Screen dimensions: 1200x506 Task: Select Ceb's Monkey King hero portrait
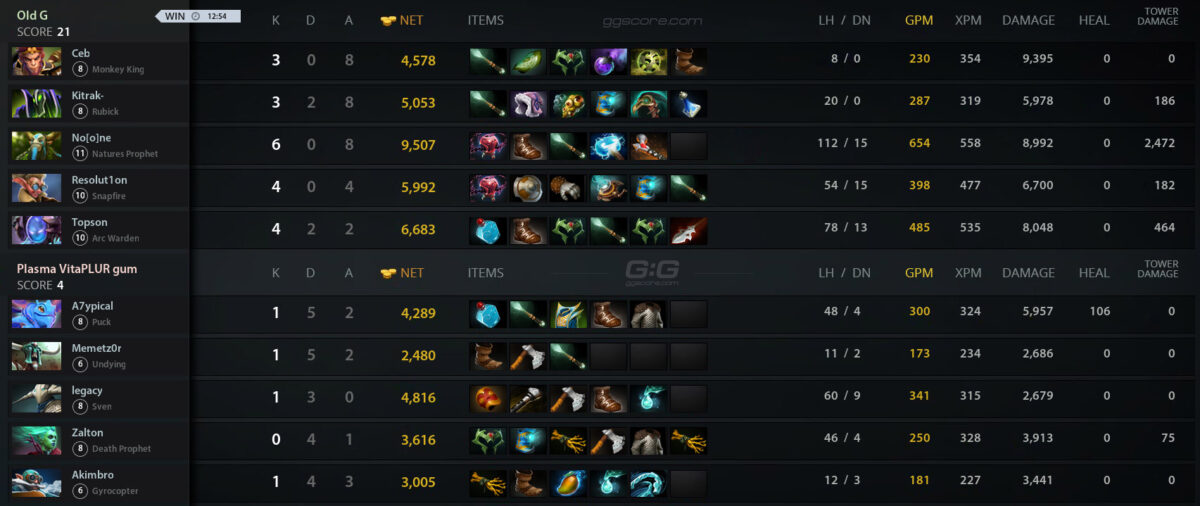pyautogui.click(x=36, y=61)
